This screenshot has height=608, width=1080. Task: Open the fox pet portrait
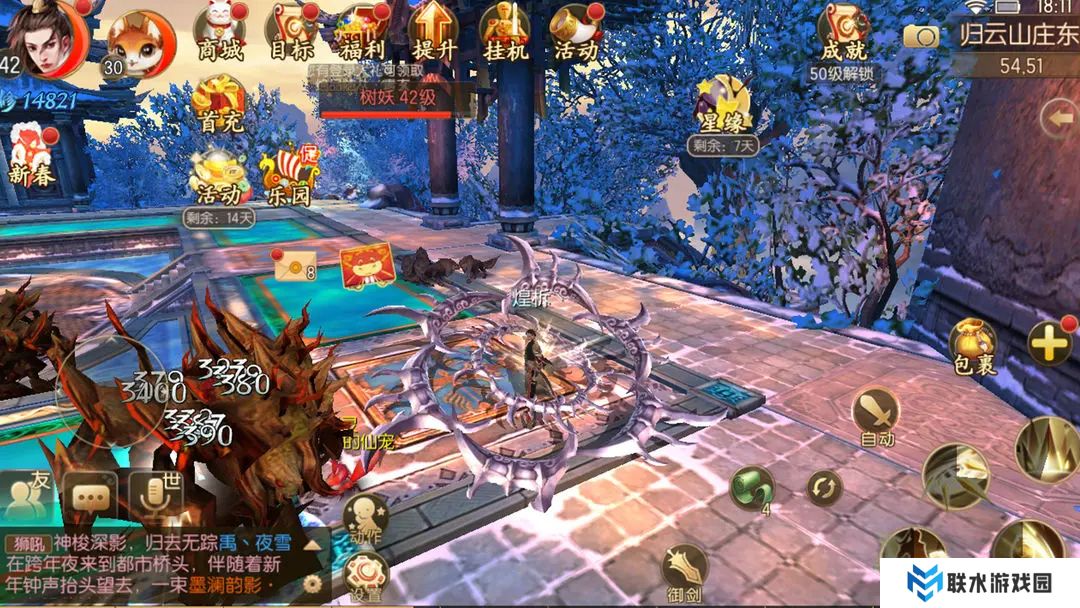point(139,42)
